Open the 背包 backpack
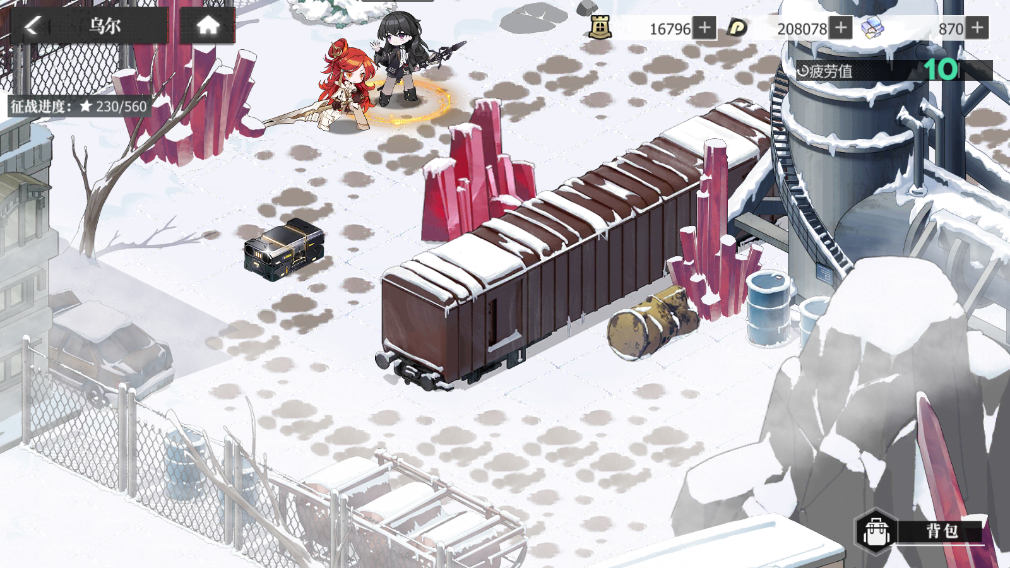1010x568 pixels. pyautogui.click(x=922, y=530)
